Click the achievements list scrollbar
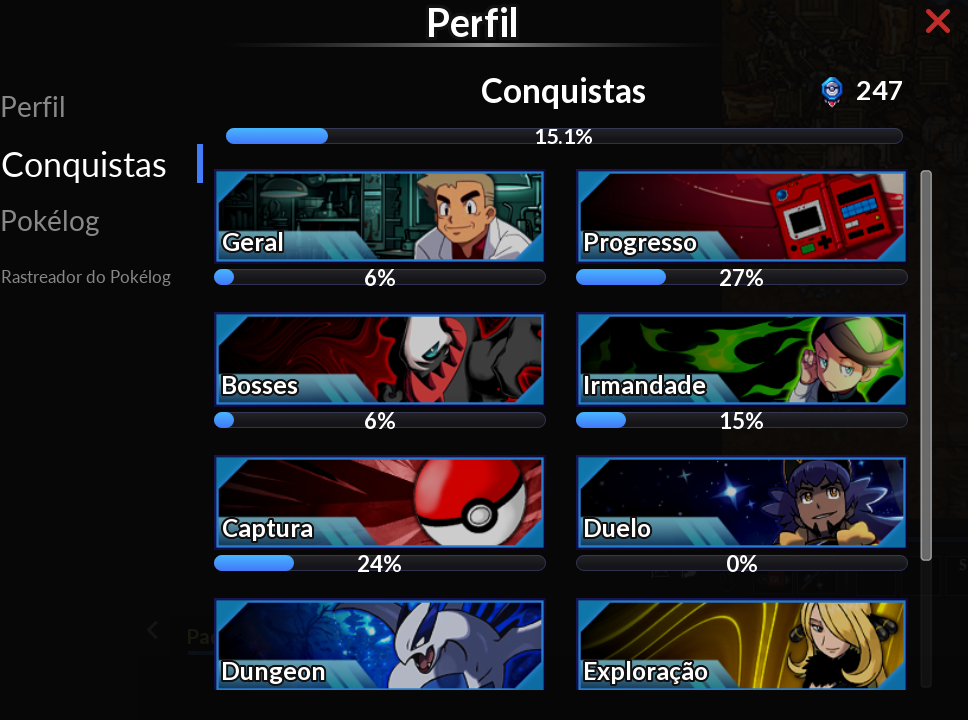968x720 pixels. click(926, 365)
